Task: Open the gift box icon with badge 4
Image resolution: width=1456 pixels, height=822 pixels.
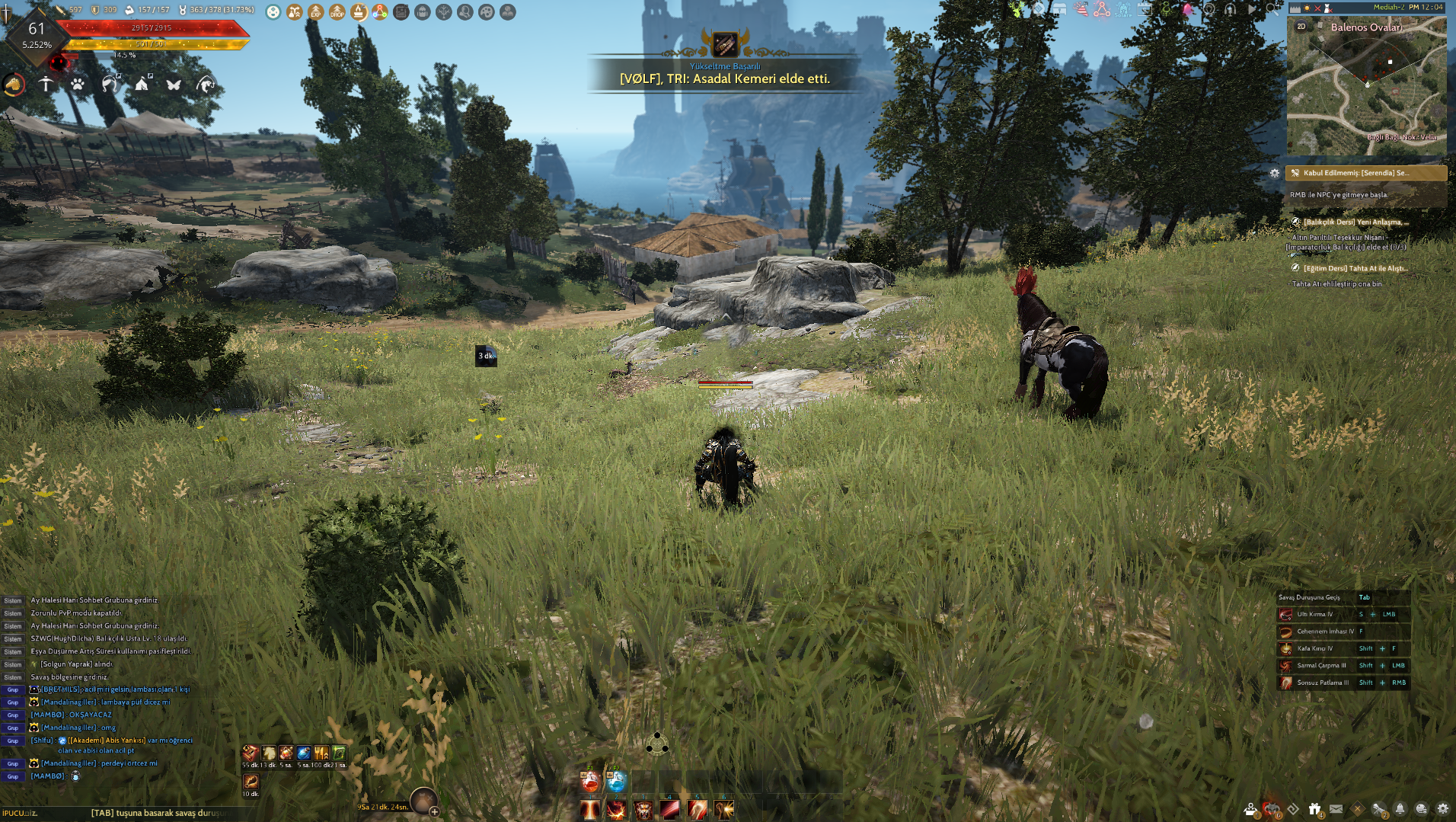Action: pos(1315,808)
